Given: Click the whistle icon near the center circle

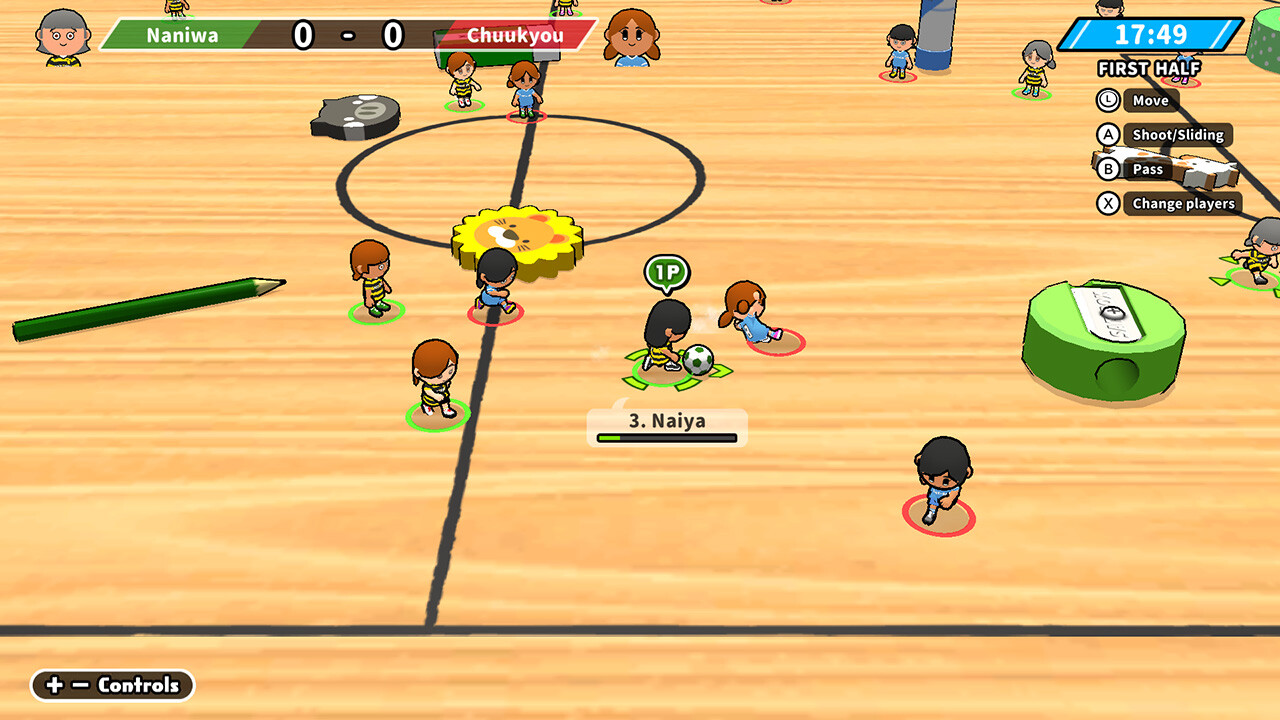Looking at the screenshot, I should click(x=352, y=120).
